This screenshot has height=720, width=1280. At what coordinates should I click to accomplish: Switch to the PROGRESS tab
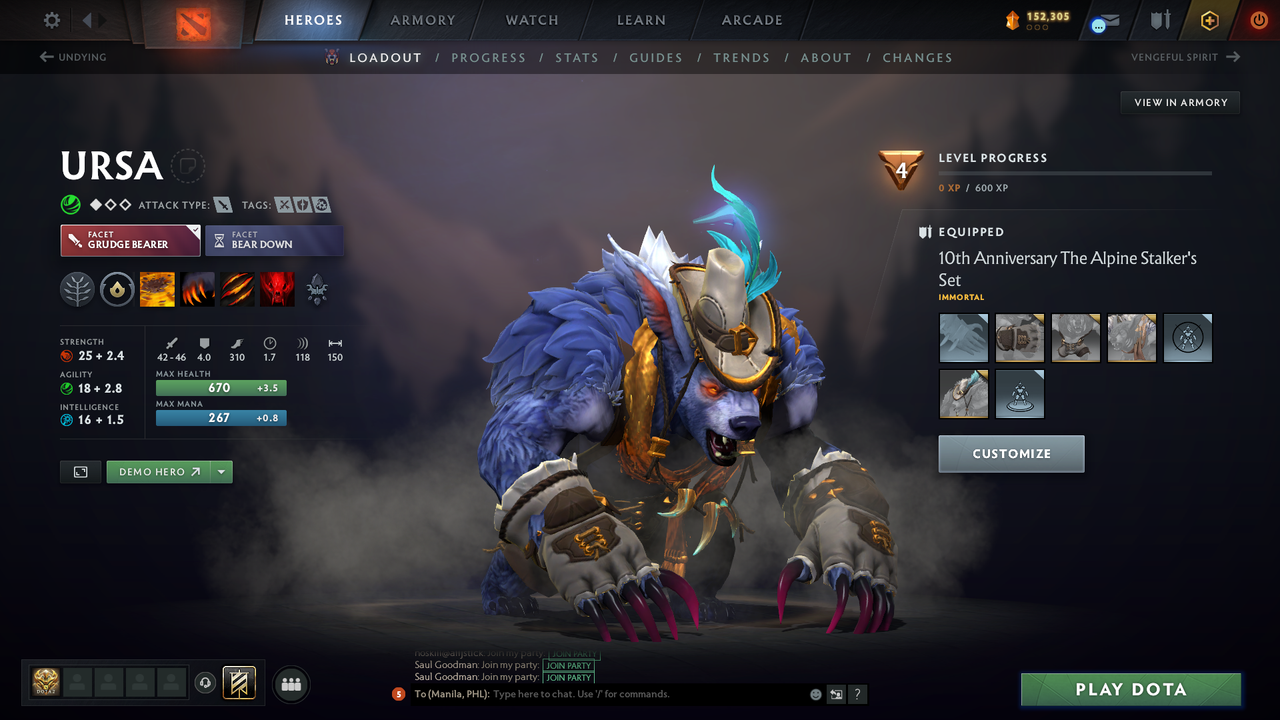(x=489, y=57)
